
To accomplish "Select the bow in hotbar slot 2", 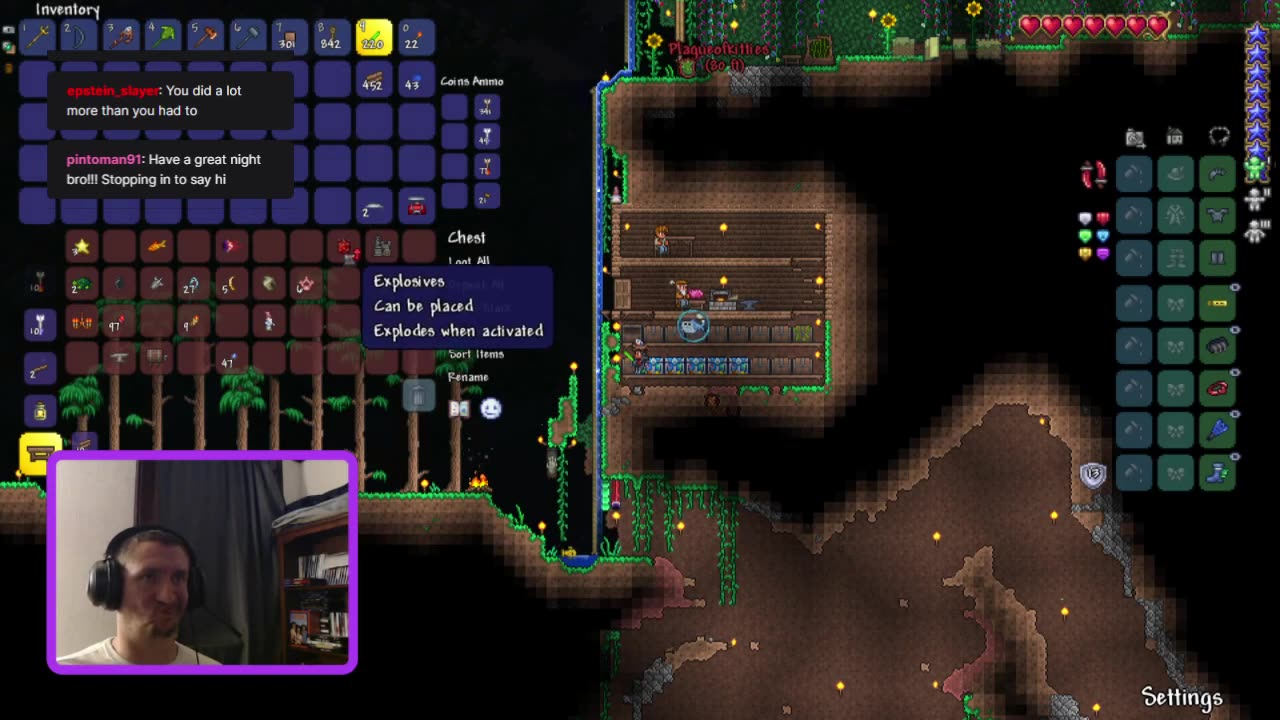I will pos(79,36).
